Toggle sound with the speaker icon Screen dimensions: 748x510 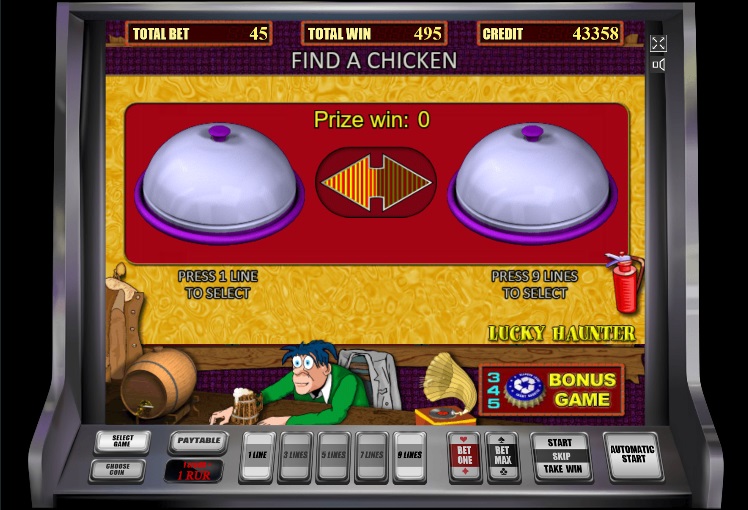[x=658, y=65]
